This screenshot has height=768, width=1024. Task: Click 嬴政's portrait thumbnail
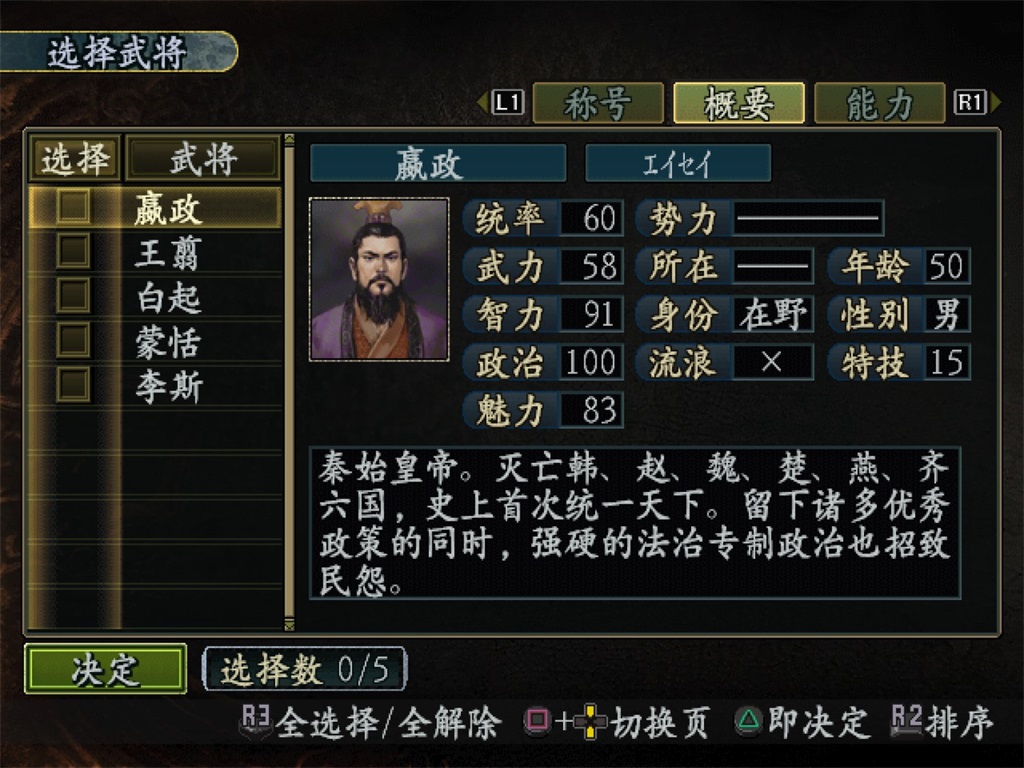click(379, 278)
